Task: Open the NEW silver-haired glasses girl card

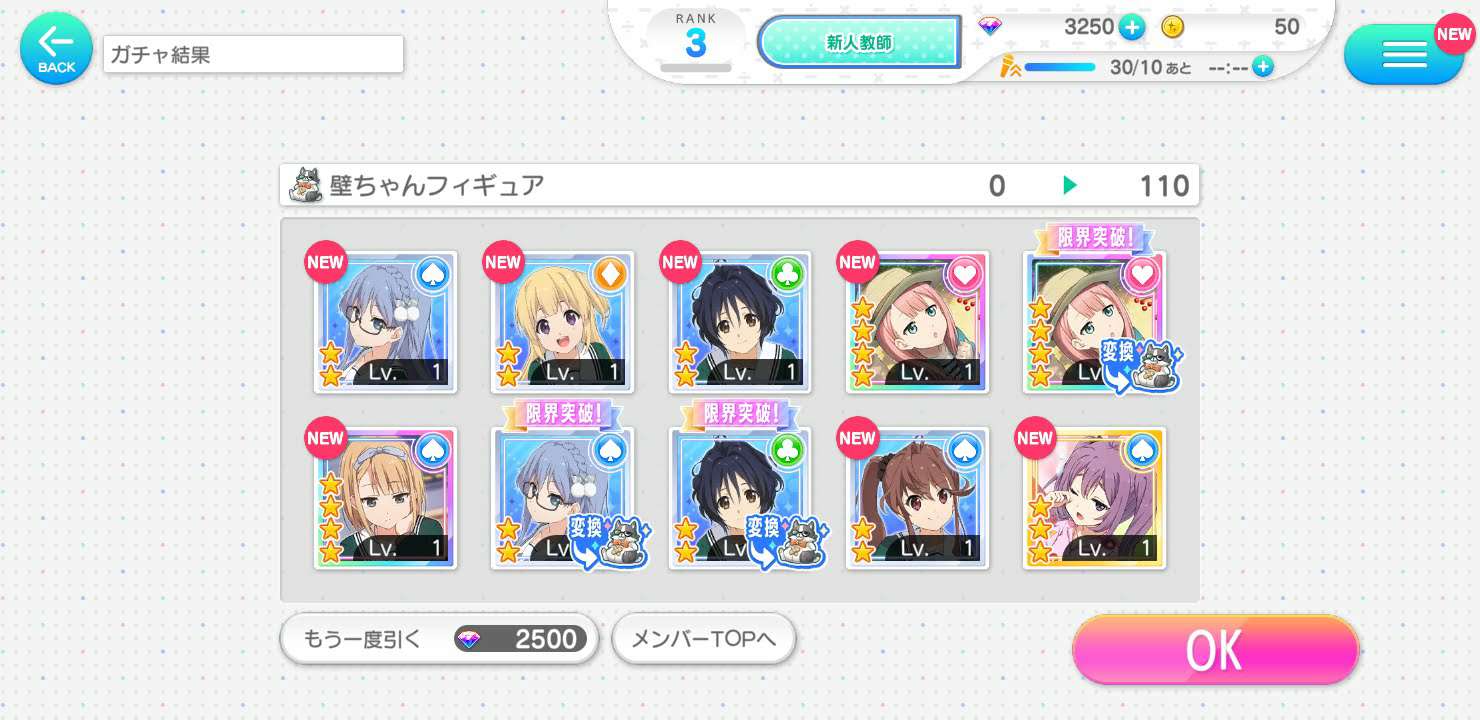Action: (x=386, y=322)
